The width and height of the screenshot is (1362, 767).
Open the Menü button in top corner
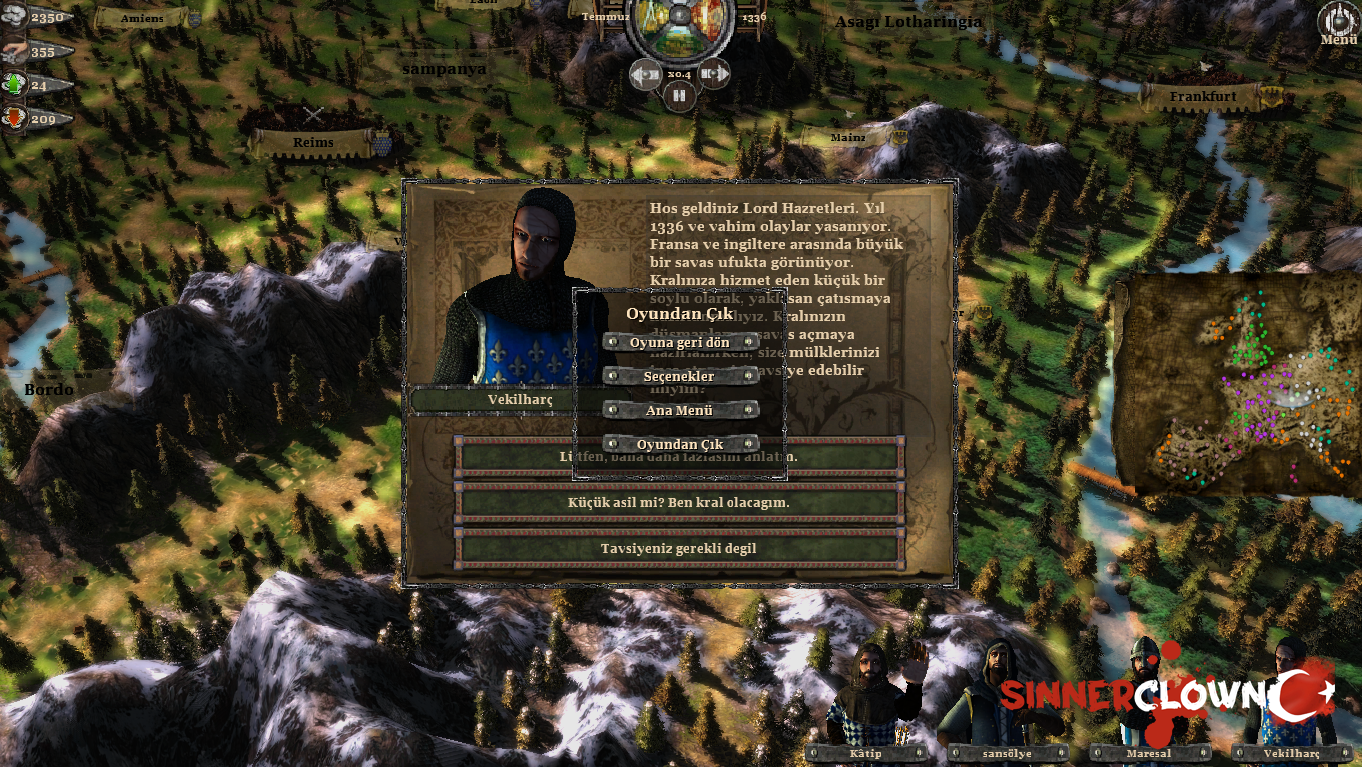click(1338, 23)
